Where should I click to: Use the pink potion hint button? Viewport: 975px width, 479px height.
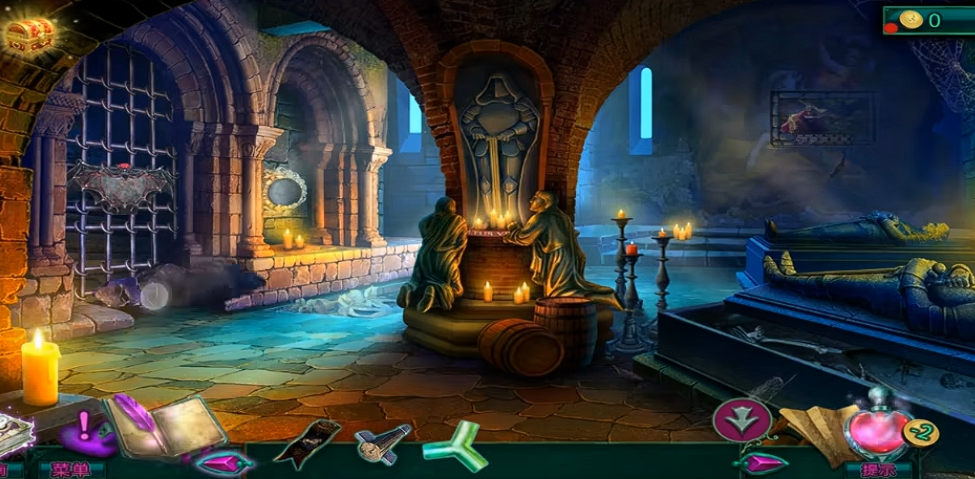tap(876, 426)
